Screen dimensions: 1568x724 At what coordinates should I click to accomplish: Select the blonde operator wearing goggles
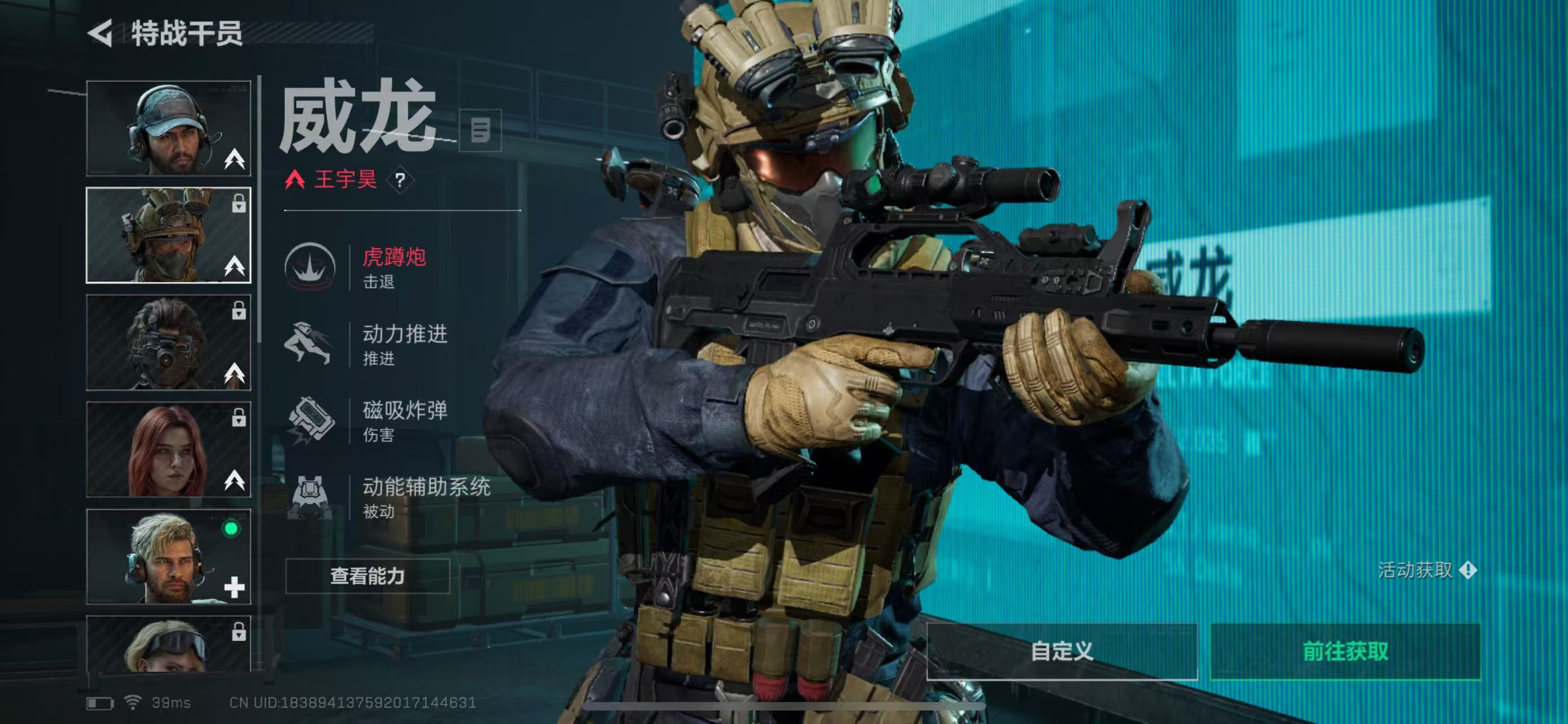[168, 644]
